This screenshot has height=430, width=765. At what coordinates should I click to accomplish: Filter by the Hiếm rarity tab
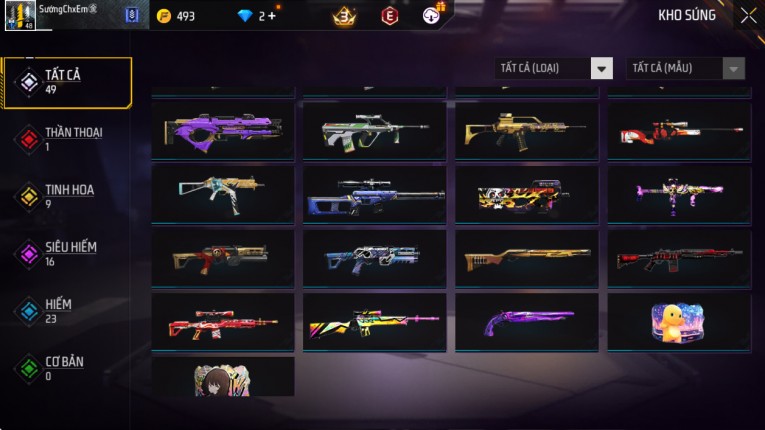click(x=67, y=310)
